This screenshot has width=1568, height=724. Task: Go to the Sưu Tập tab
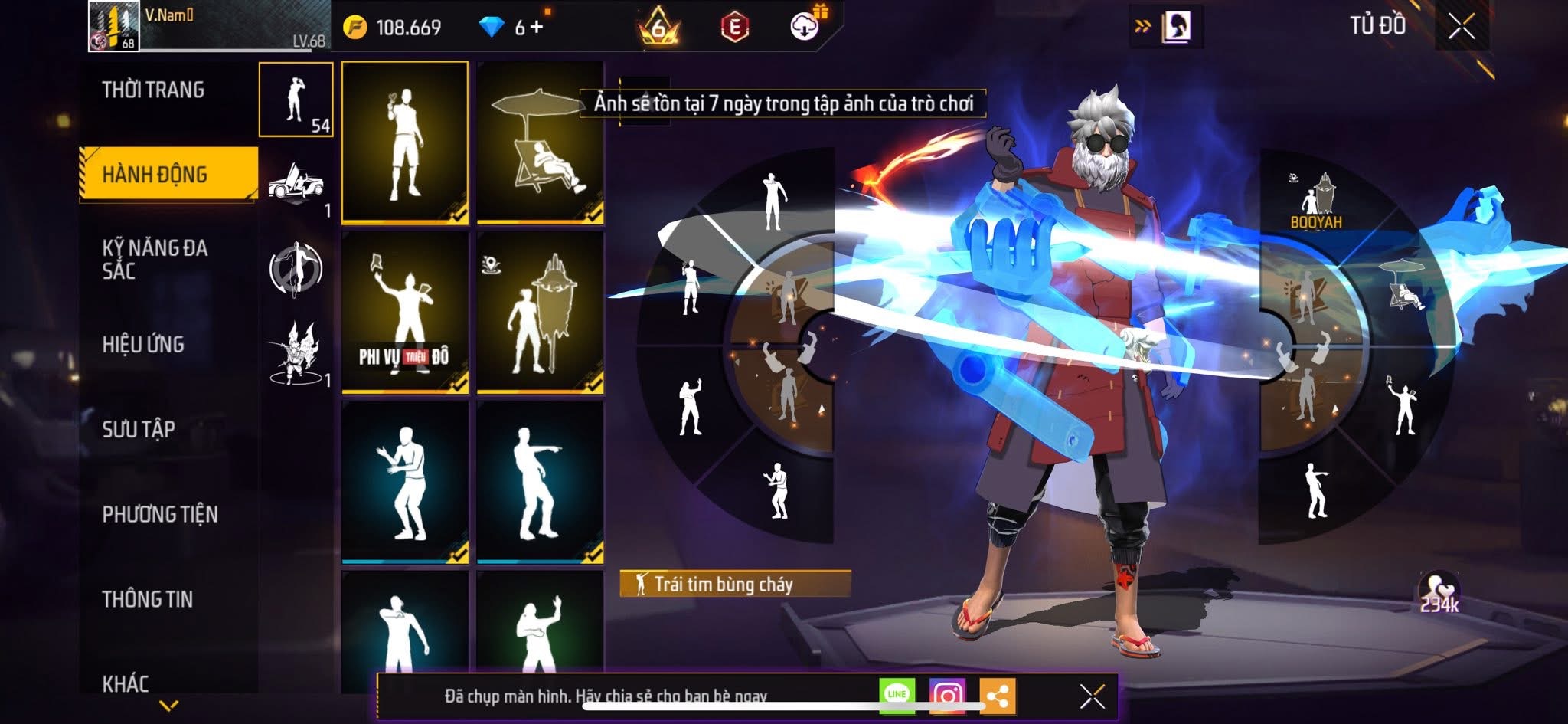[x=139, y=429]
